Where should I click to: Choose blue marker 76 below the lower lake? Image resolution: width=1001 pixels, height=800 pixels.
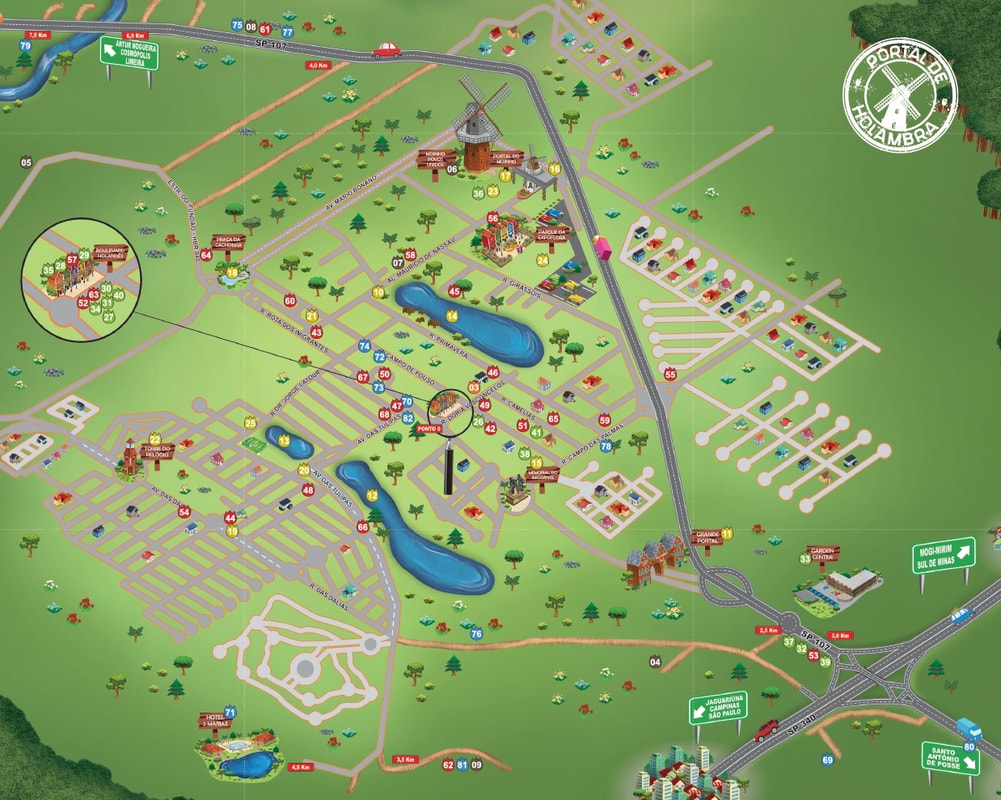point(476,634)
